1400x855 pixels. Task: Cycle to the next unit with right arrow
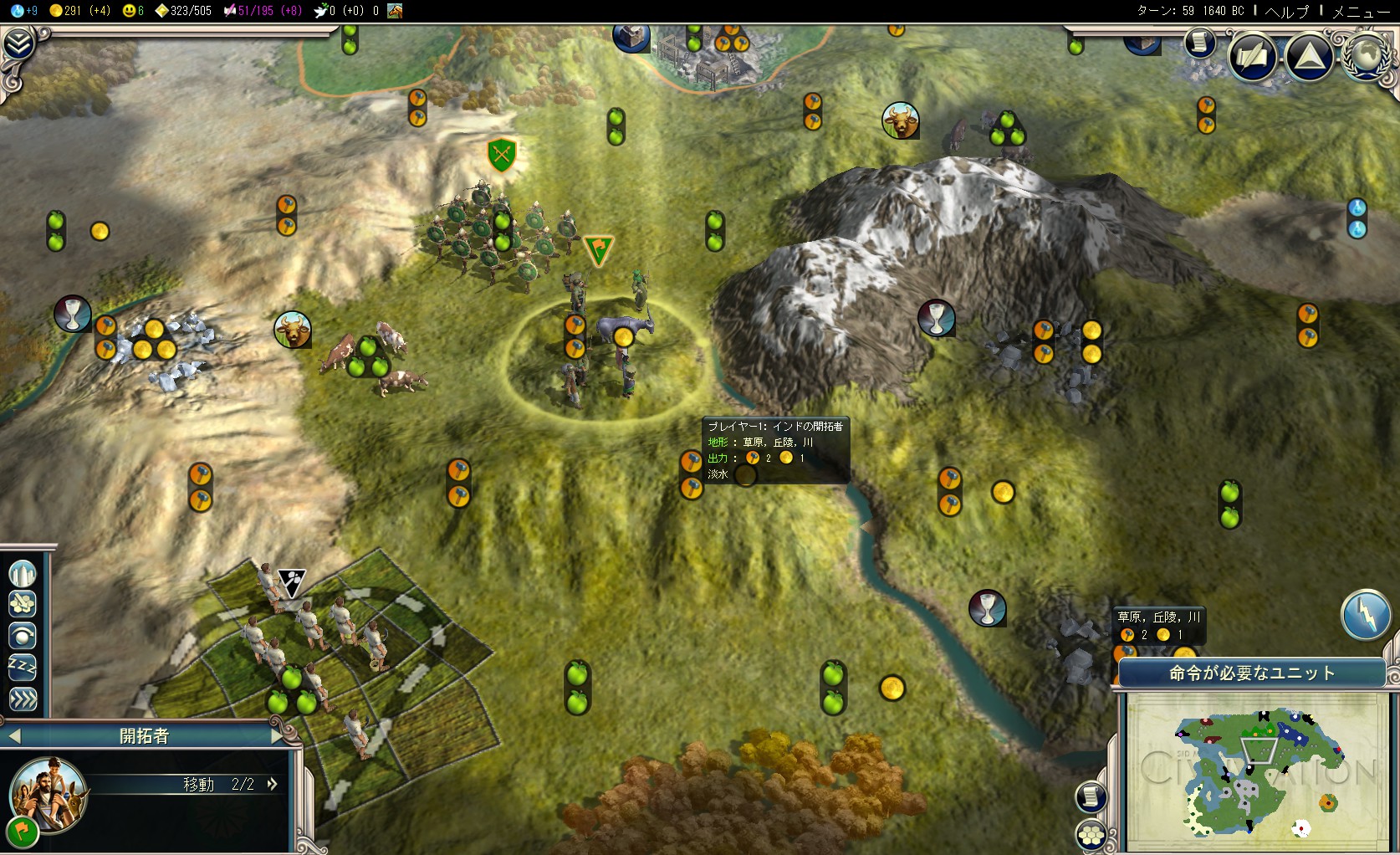point(278,736)
